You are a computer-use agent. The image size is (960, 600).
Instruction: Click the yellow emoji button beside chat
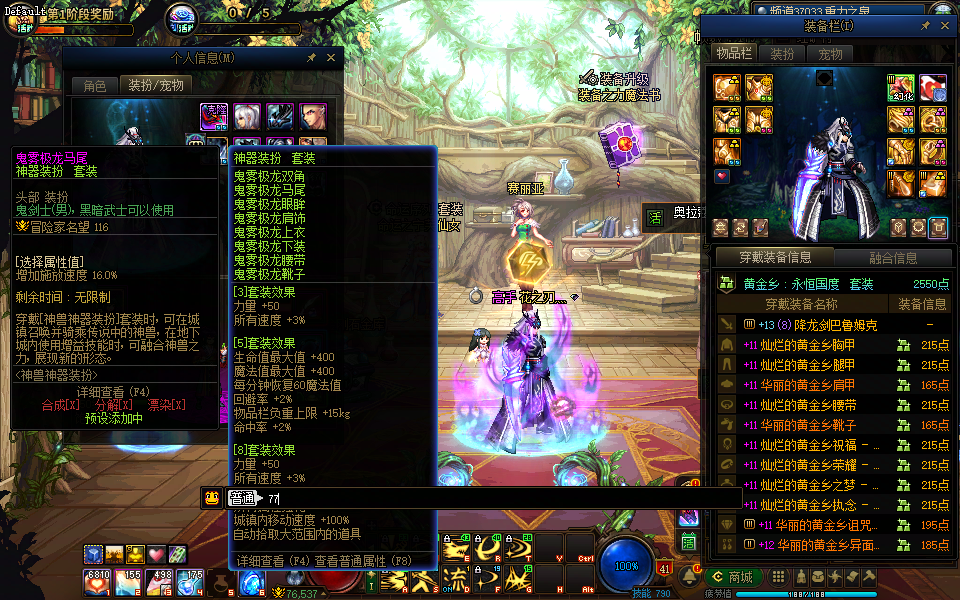click(x=211, y=498)
